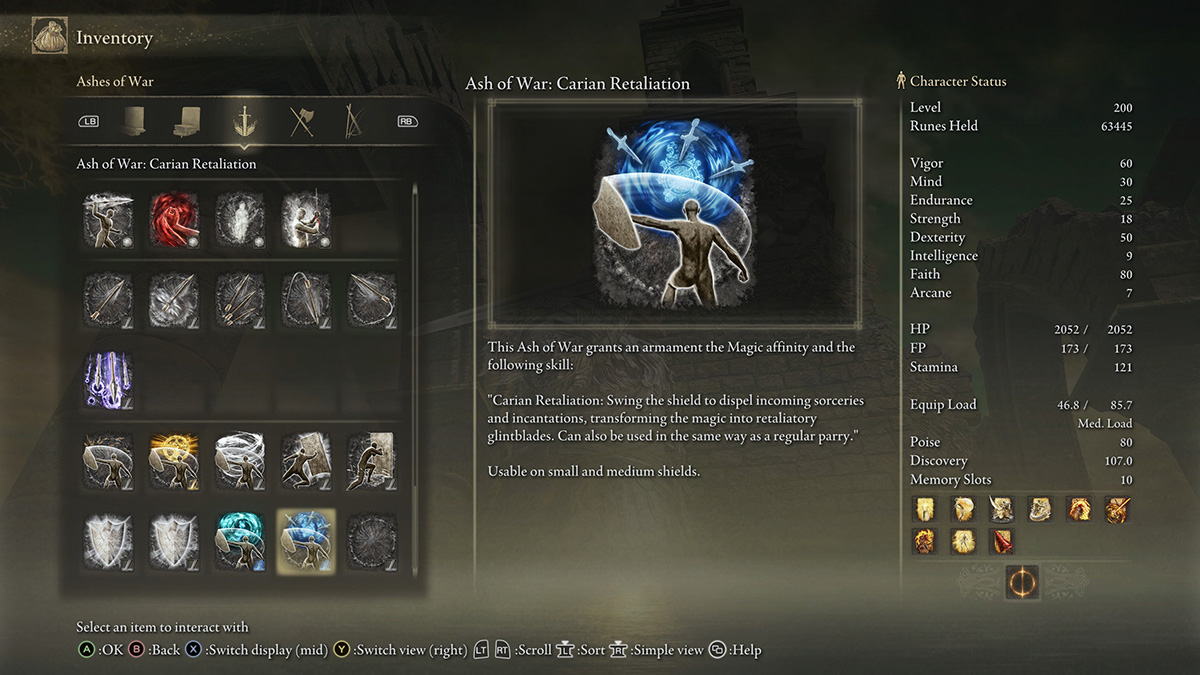Select the red spear memory slot spell
Viewport: 1200px width, 675px height.
[1001, 541]
